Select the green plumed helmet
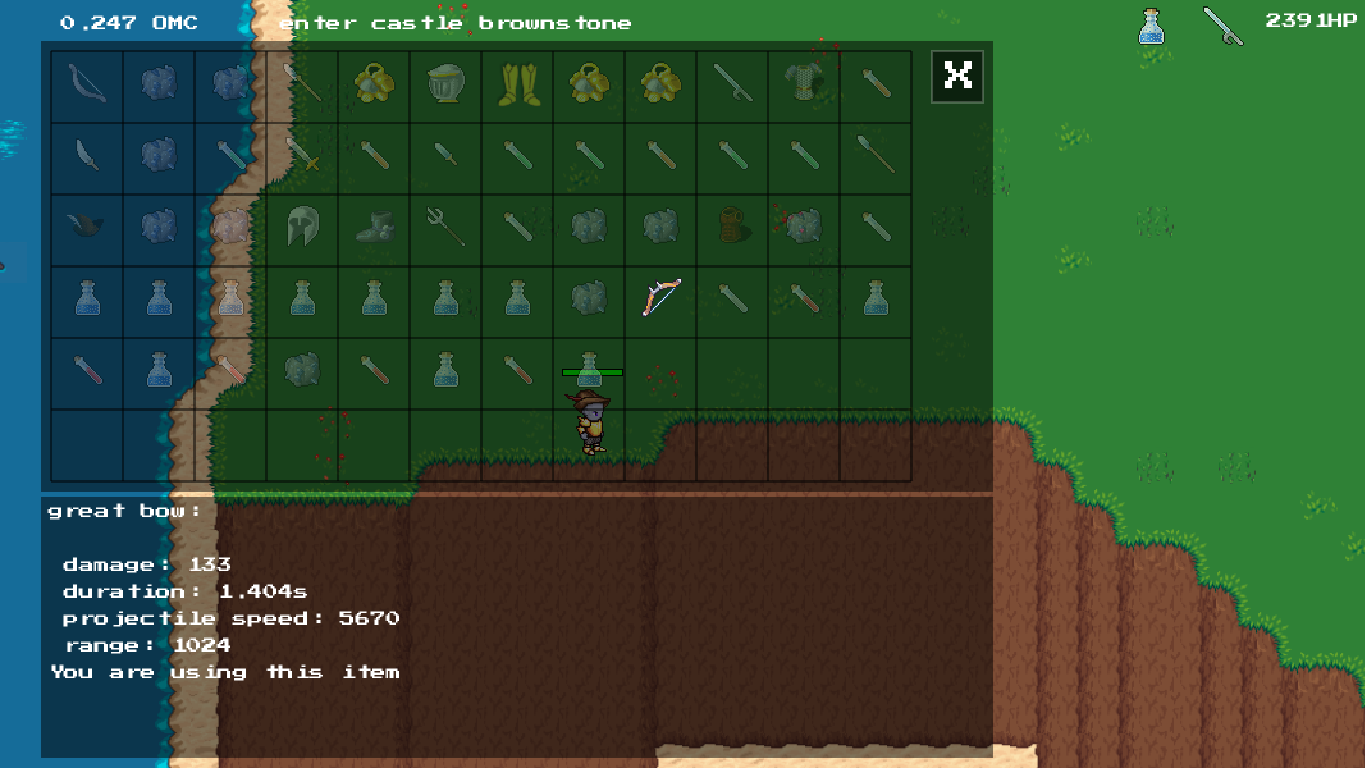The width and height of the screenshot is (1365, 768). (x=301, y=228)
